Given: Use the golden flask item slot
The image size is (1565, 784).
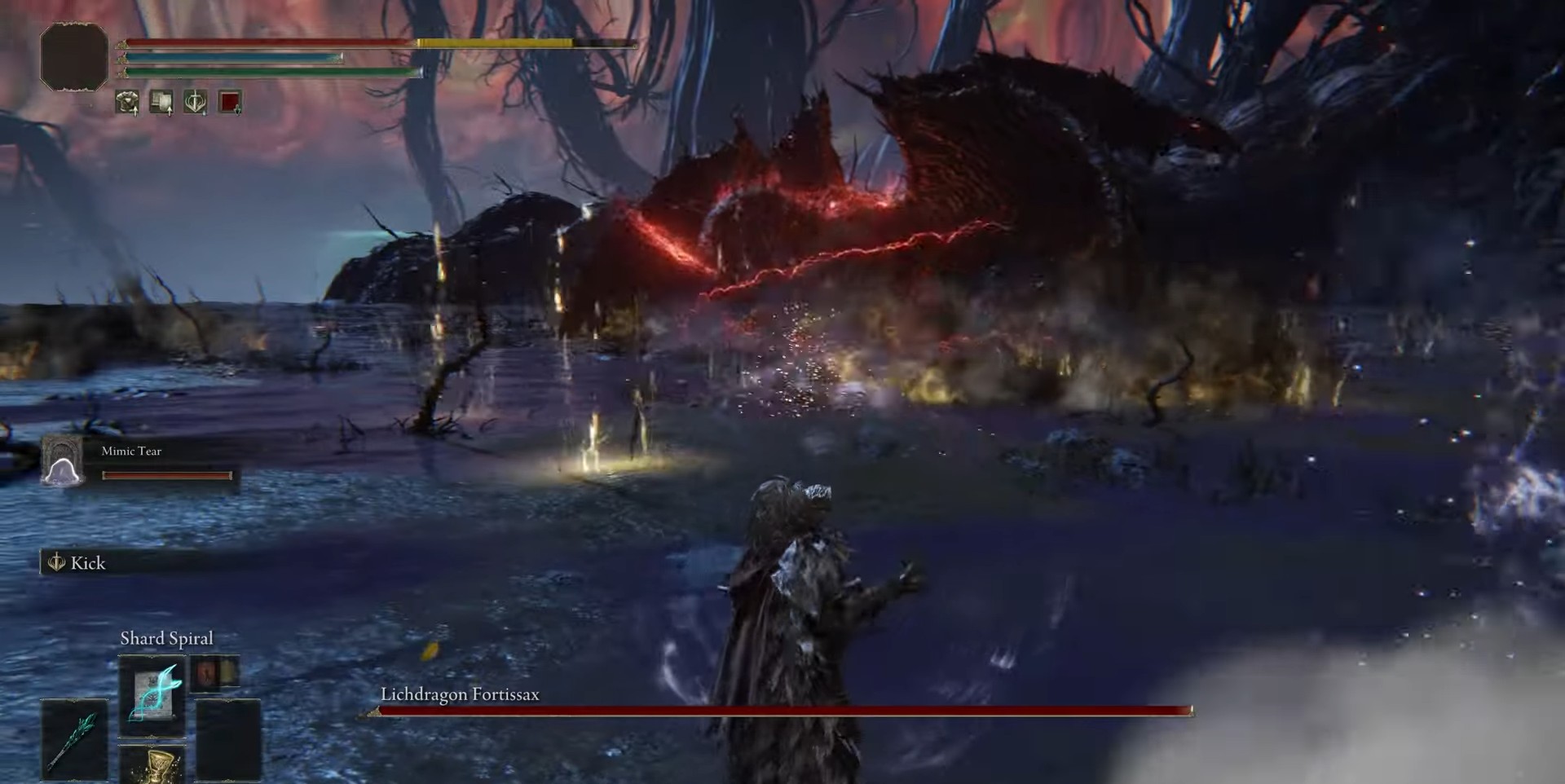Looking at the screenshot, I should (152, 764).
